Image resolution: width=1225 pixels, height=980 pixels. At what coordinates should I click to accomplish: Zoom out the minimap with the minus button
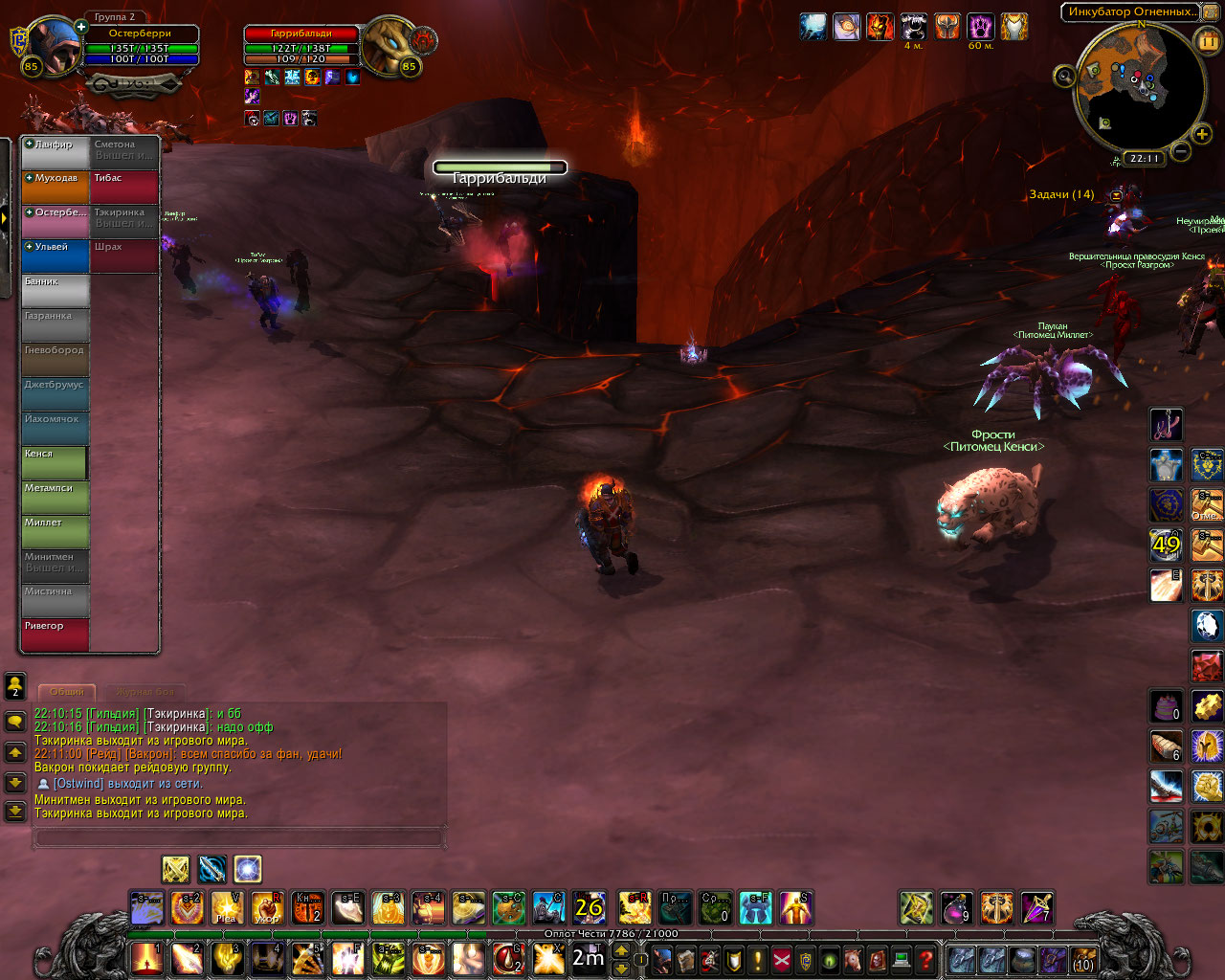pyautogui.click(x=1181, y=150)
